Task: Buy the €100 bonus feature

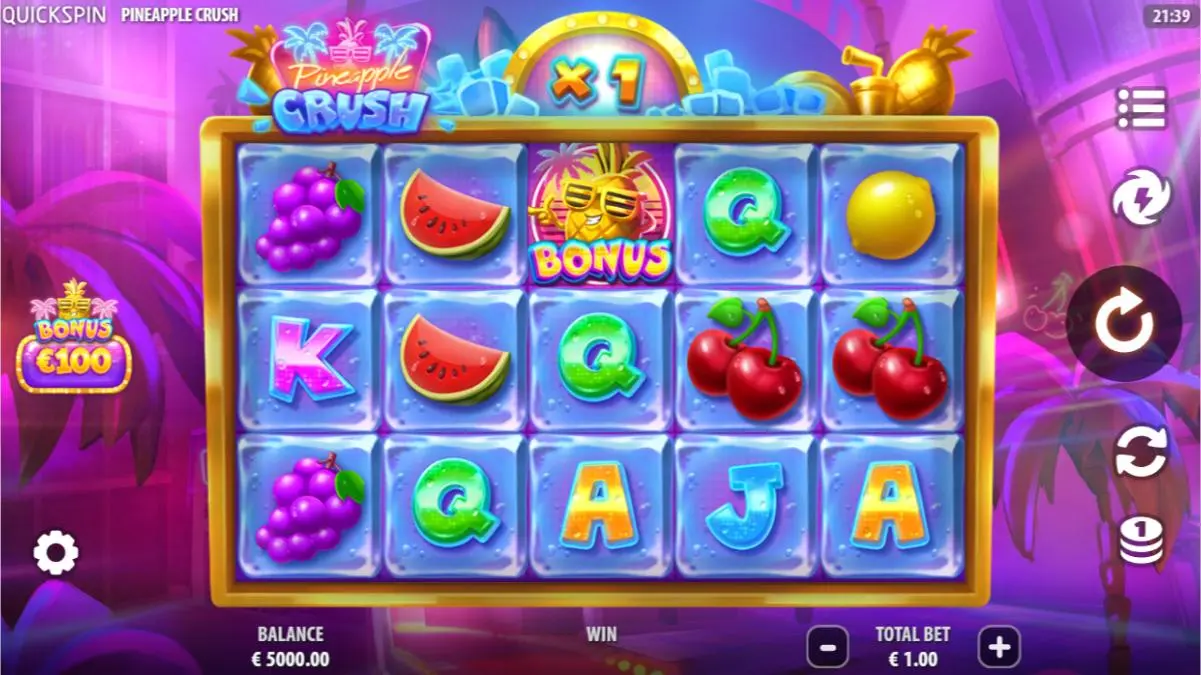Action: tap(74, 338)
